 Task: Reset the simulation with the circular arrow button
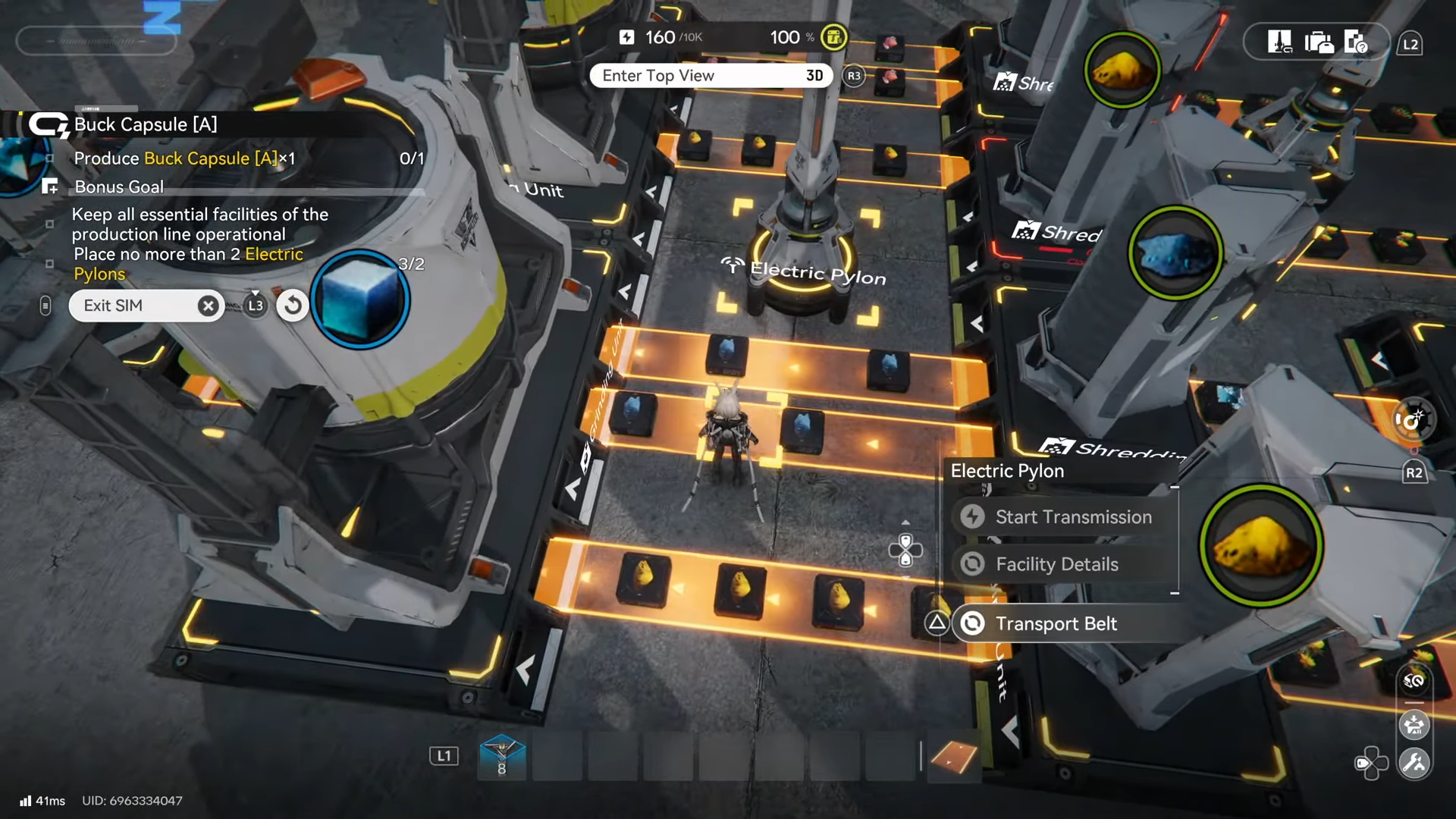(293, 306)
